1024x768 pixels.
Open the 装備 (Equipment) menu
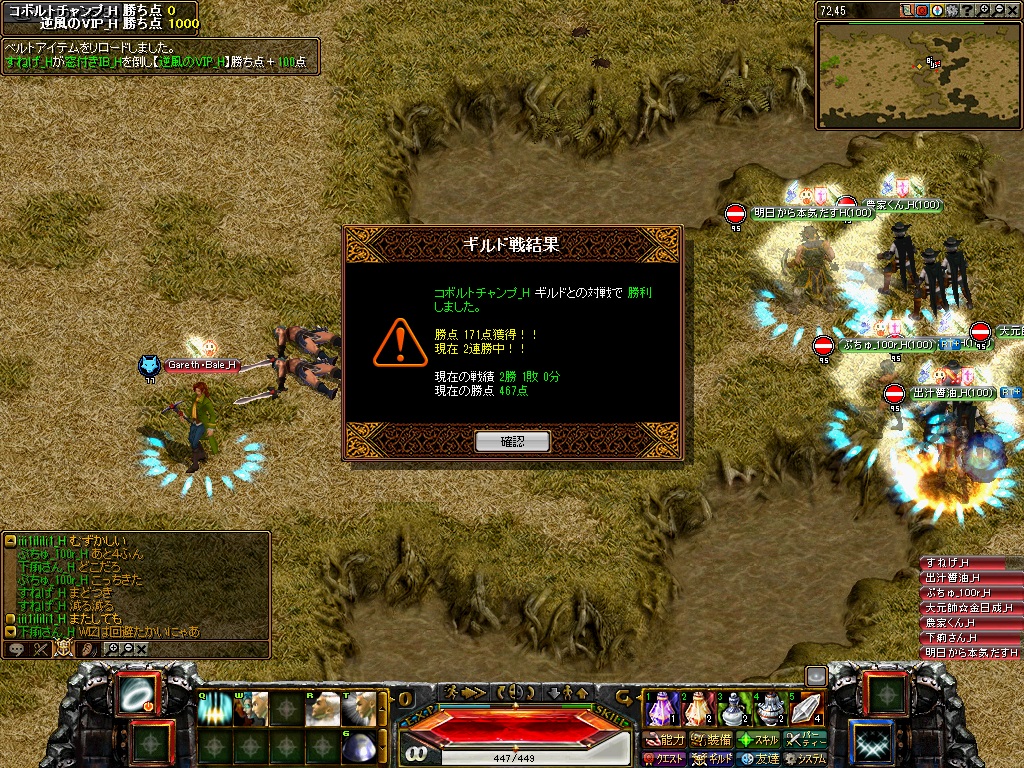pyautogui.click(x=712, y=740)
